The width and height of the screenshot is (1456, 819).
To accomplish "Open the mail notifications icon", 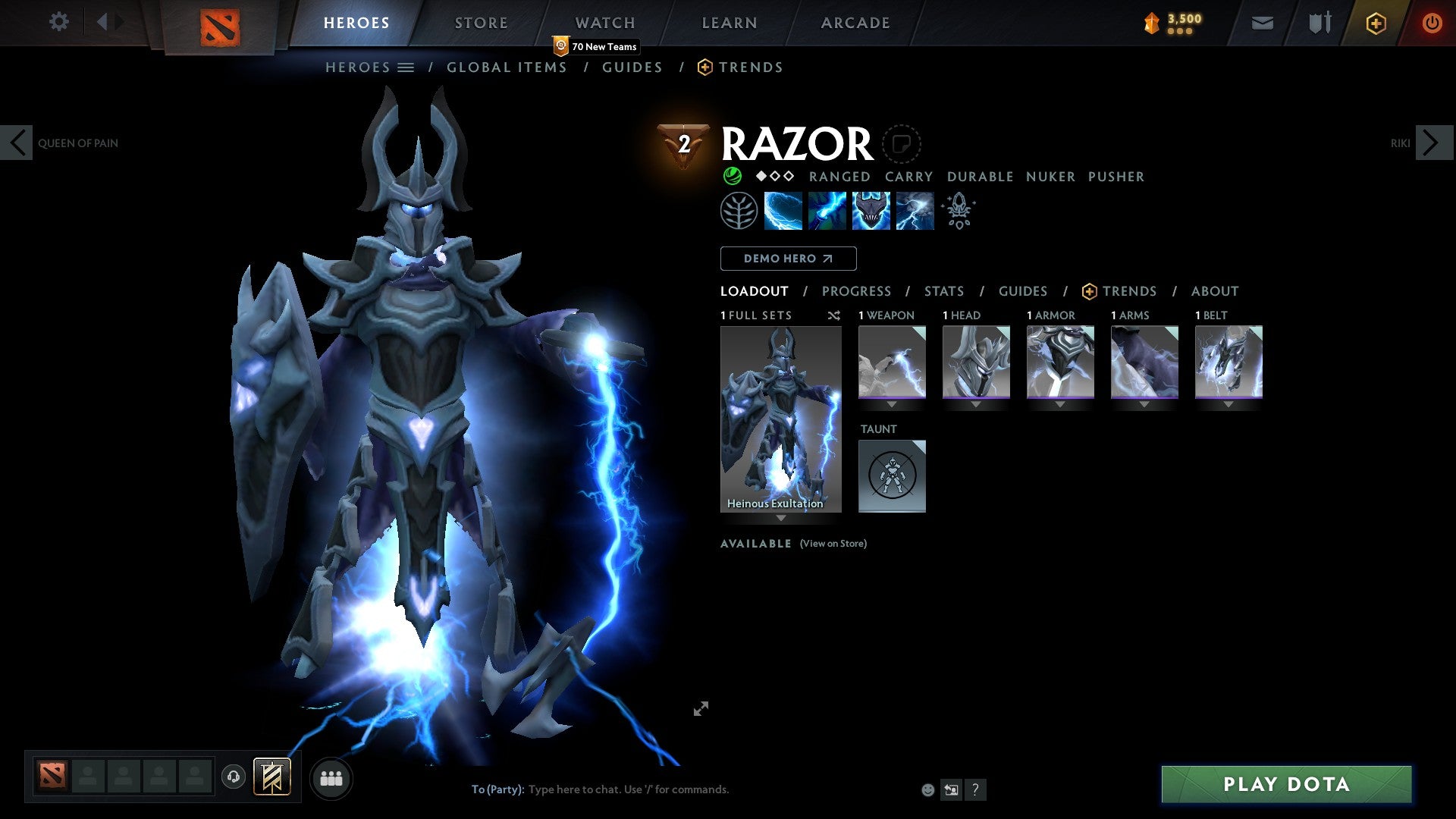I will [1262, 23].
